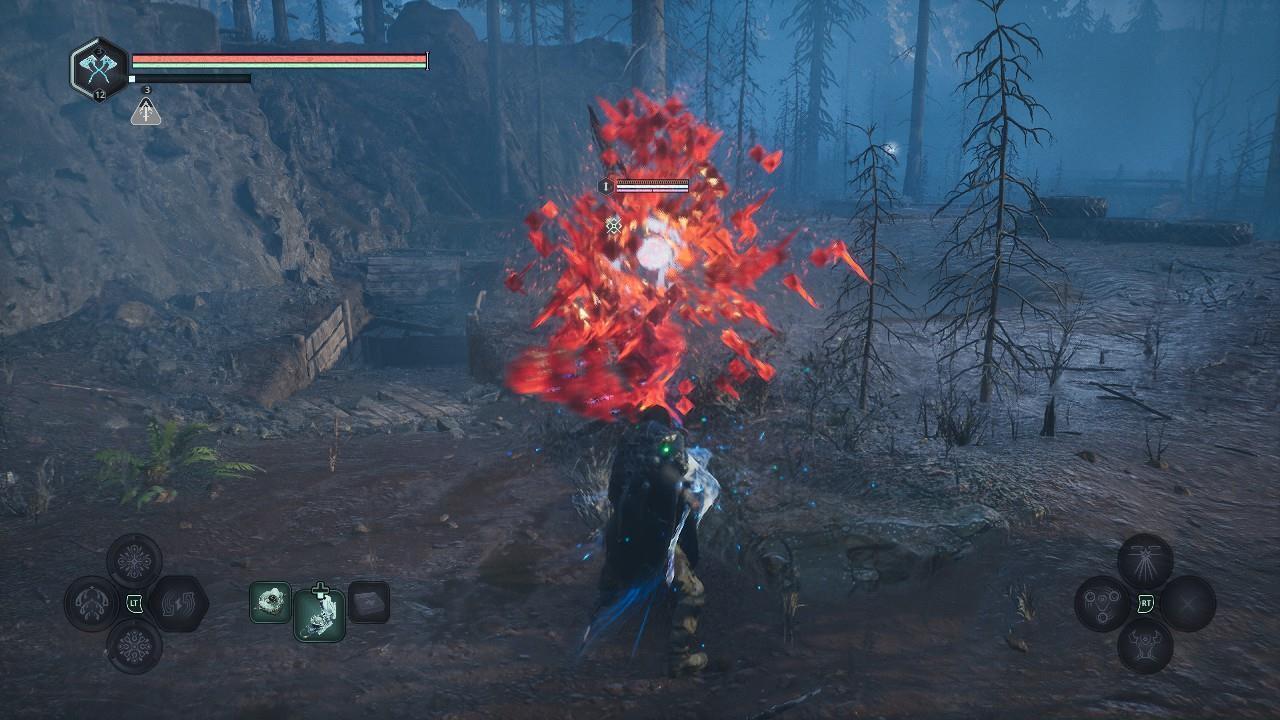Click the enemy health bar above the explosion

tap(652, 185)
